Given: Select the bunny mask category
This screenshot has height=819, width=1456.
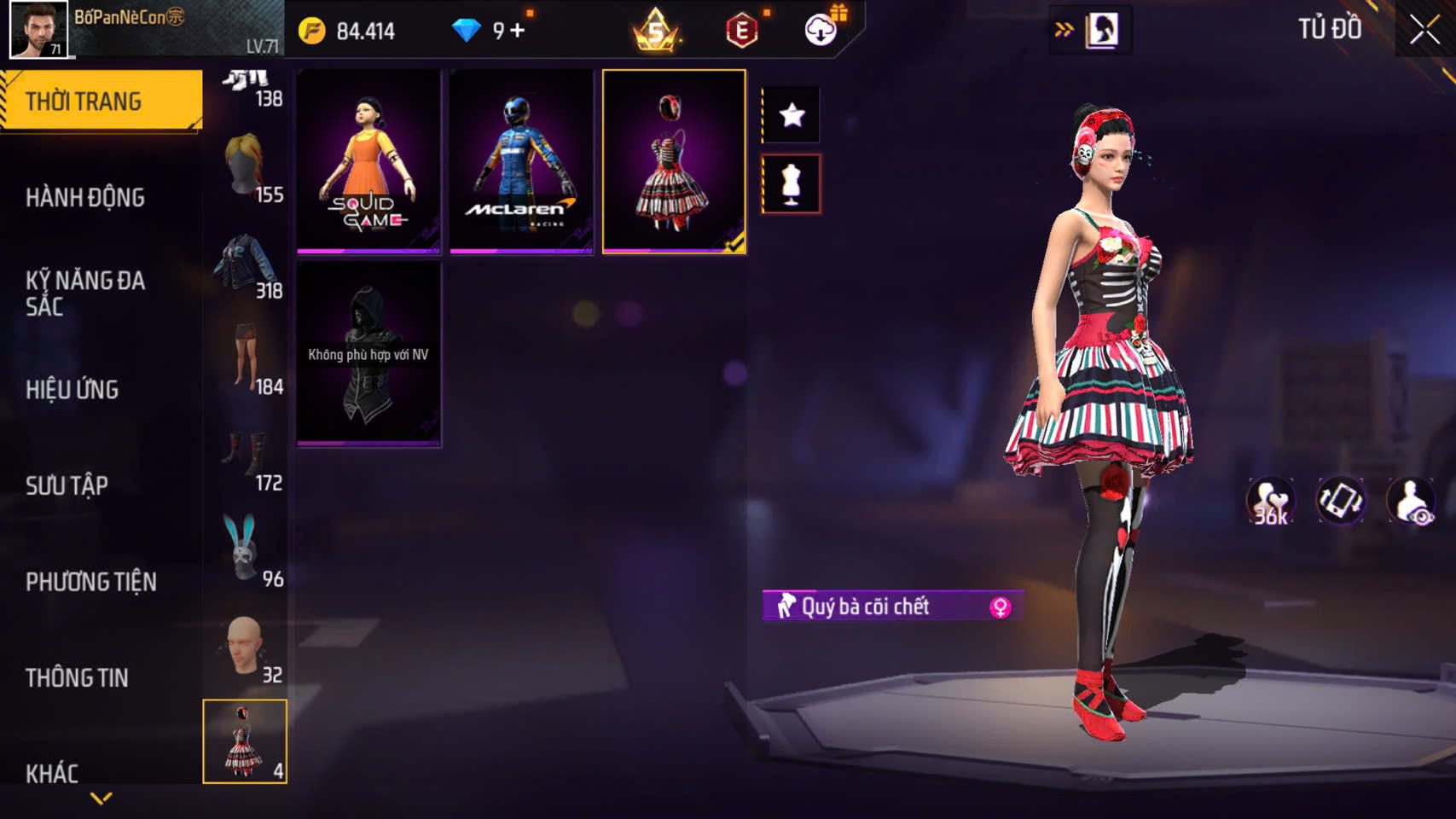Looking at the screenshot, I should pyautogui.click(x=245, y=550).
